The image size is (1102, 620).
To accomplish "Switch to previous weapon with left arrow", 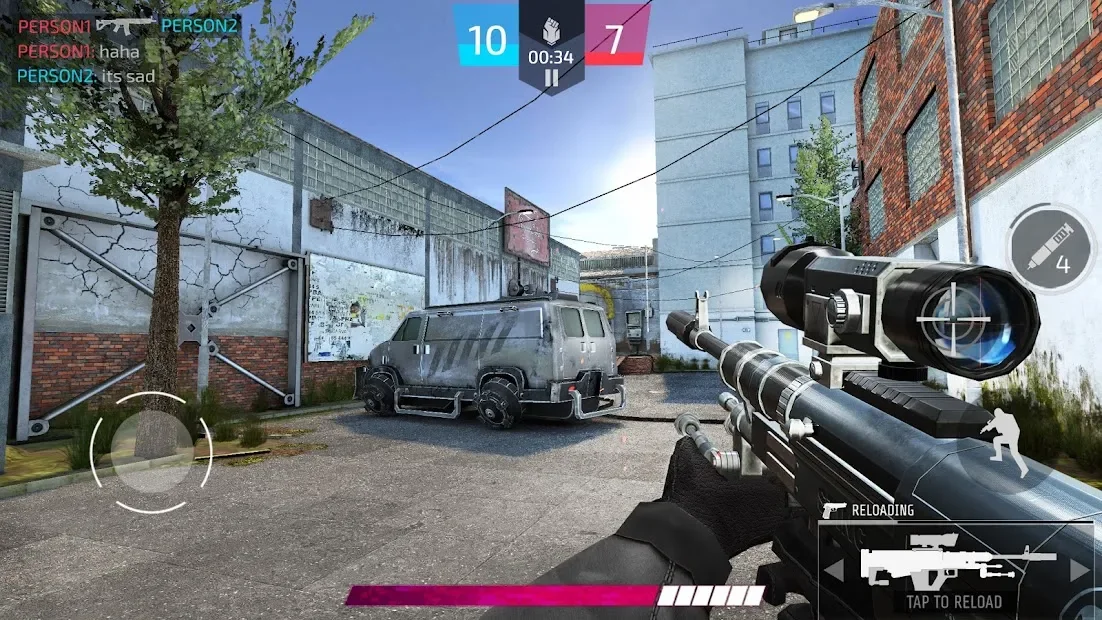I will coord(832,570).
